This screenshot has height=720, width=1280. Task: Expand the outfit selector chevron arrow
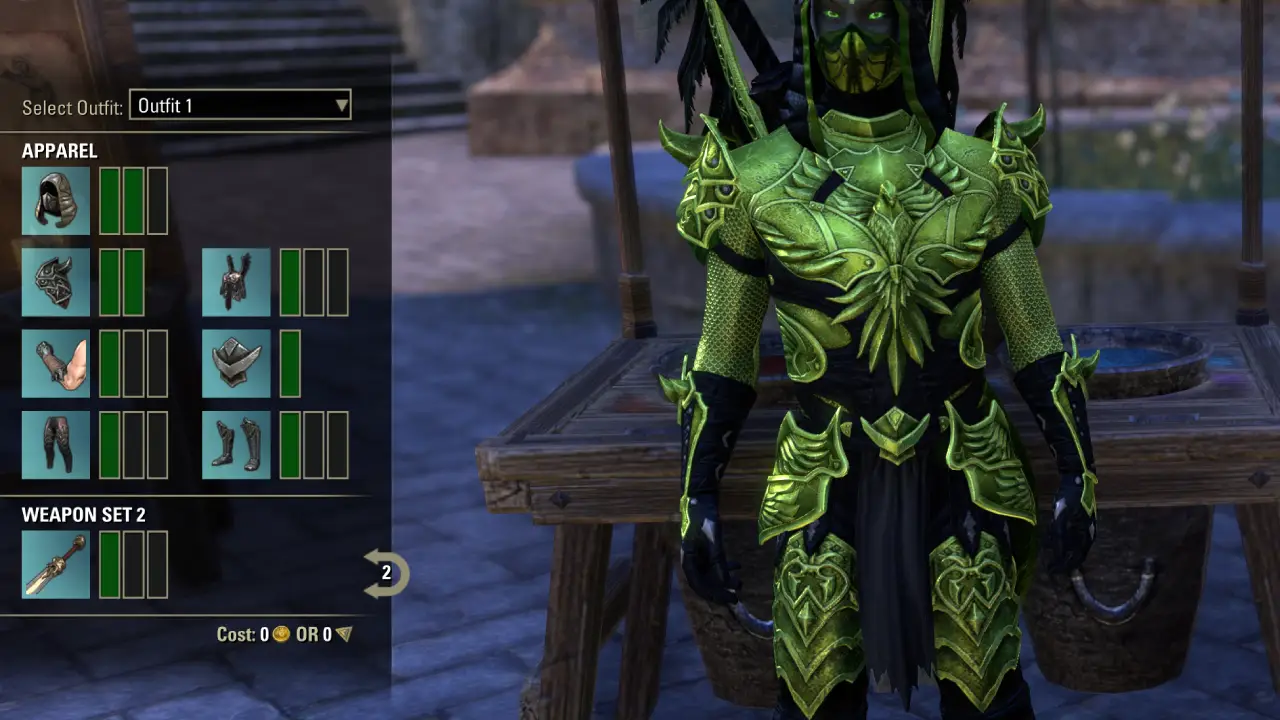[x=341, y=105]
